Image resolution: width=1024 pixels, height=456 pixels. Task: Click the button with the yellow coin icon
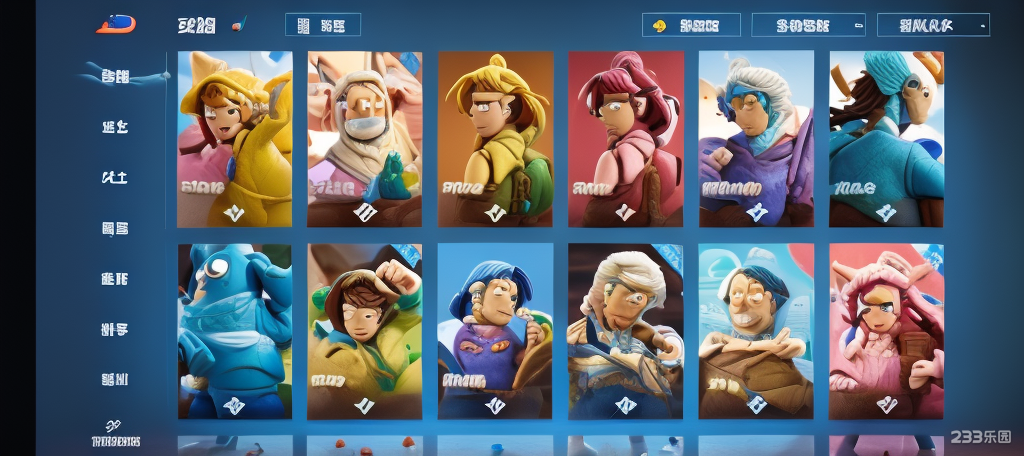pyautogui.click(x=691, y=25)
